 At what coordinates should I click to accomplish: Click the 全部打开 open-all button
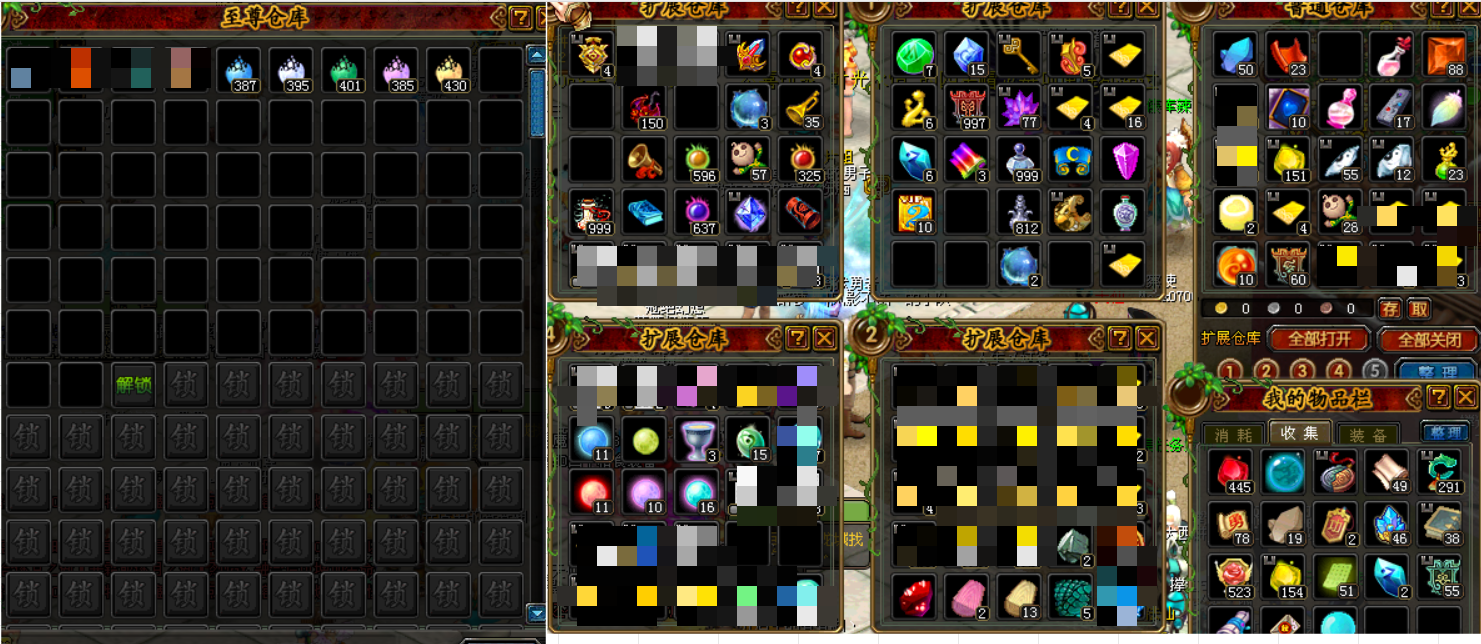pyautogui.click(x=1320, y=340)
